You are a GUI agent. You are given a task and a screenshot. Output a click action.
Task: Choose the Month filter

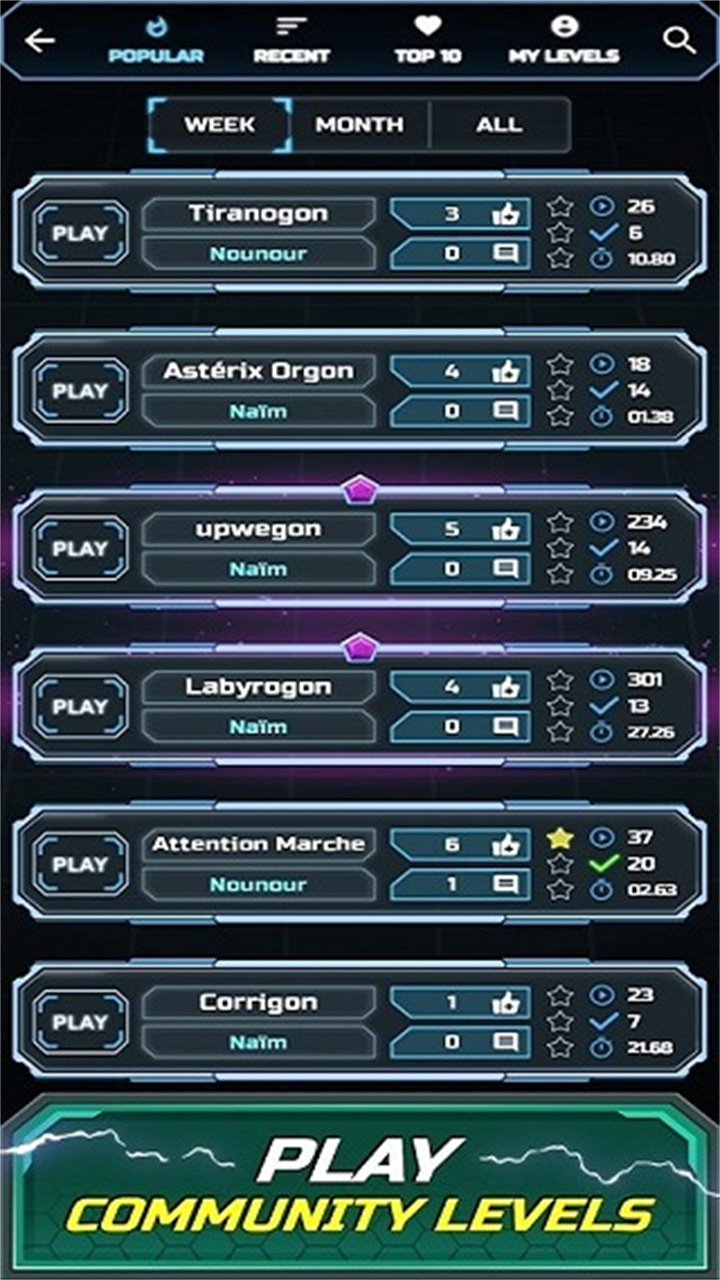pyautogui.click(x=360, y=125)
